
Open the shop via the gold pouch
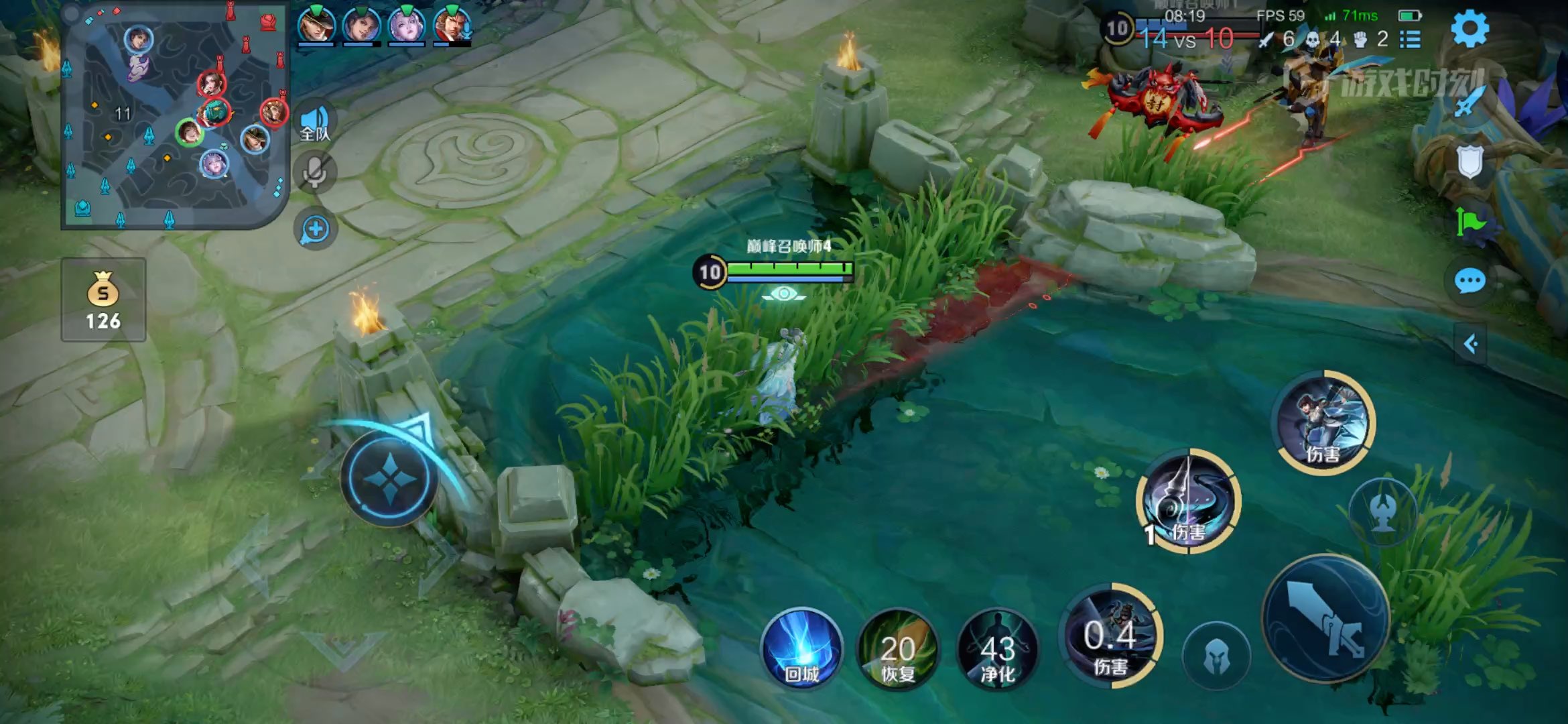pyautogui.click(x=103, y=300)
